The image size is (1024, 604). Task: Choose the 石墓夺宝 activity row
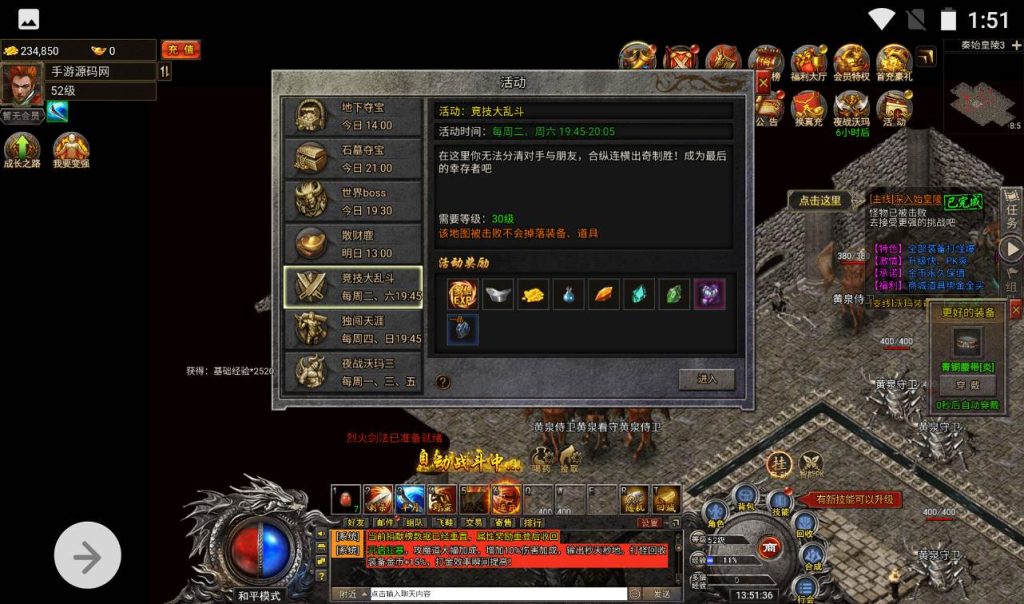(x=352, y=159)
